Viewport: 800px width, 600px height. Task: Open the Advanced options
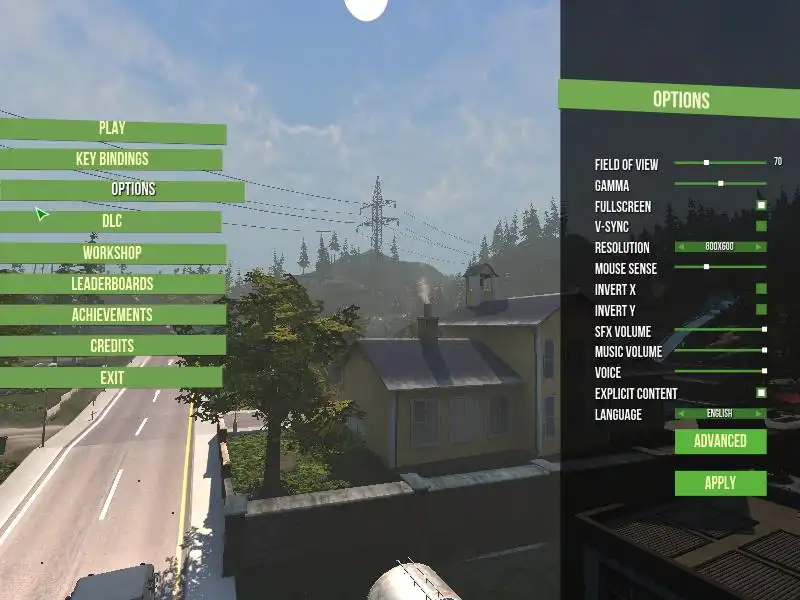click(720, 441)
